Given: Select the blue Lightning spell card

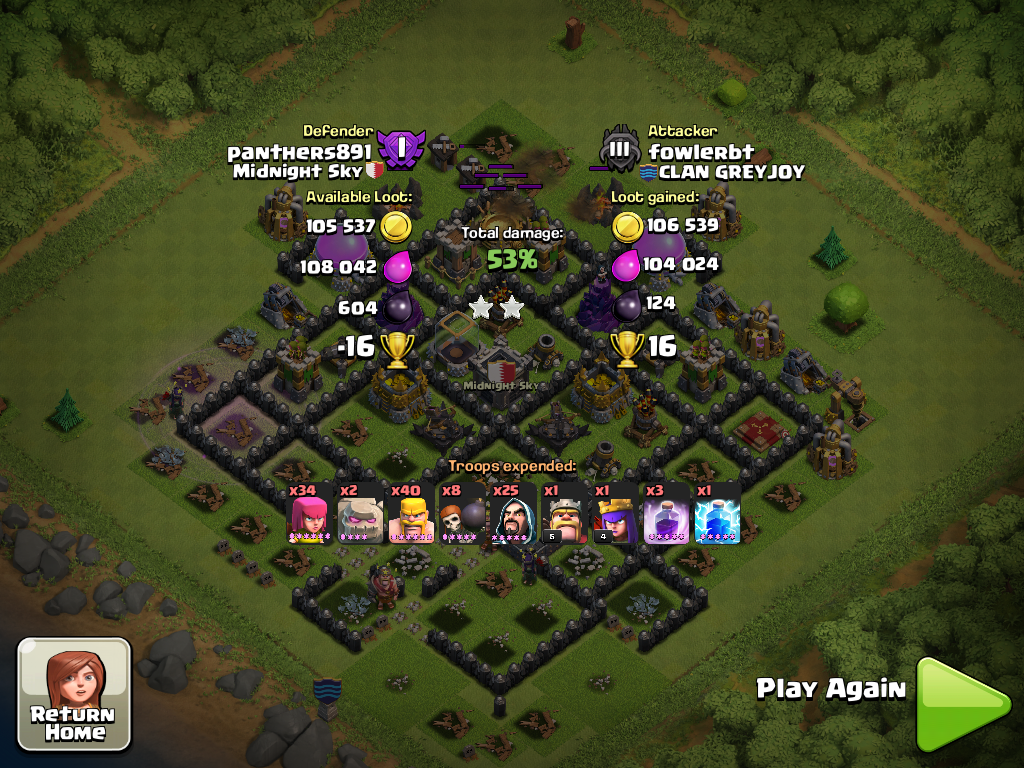Looking at the screenshot, I should pyautogui.click(x=719, y=514).
